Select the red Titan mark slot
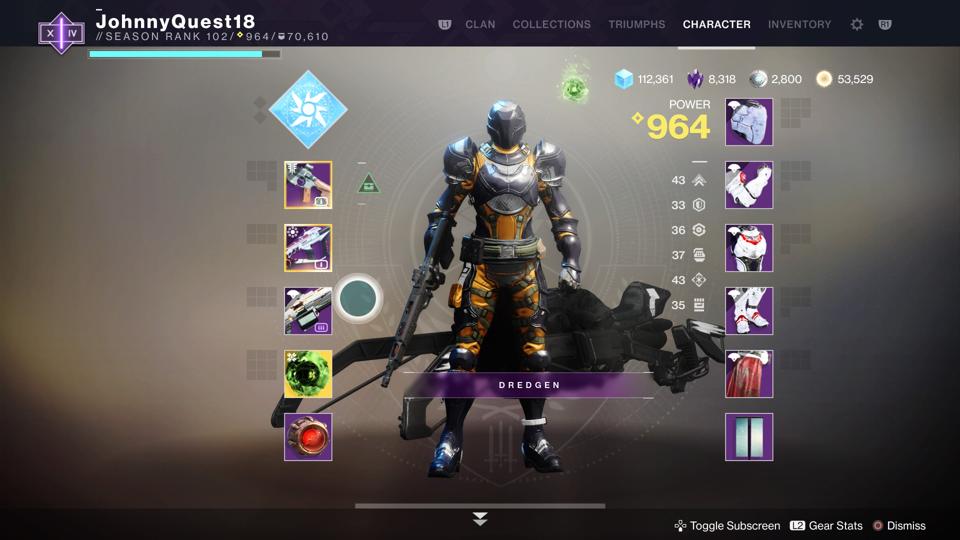This screenshot has height=540, width=960. (749, 374)
